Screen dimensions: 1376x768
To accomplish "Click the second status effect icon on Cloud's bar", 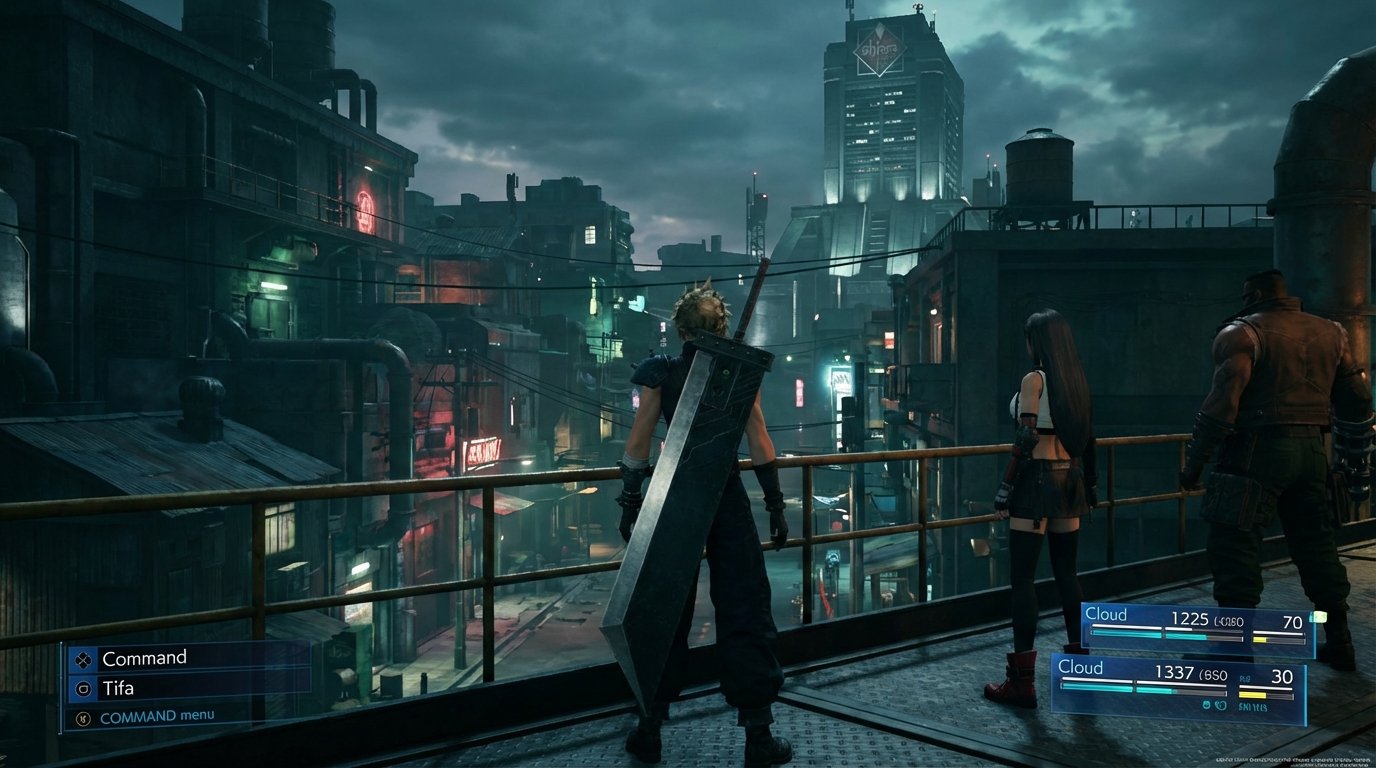I will click(1220, 704).
